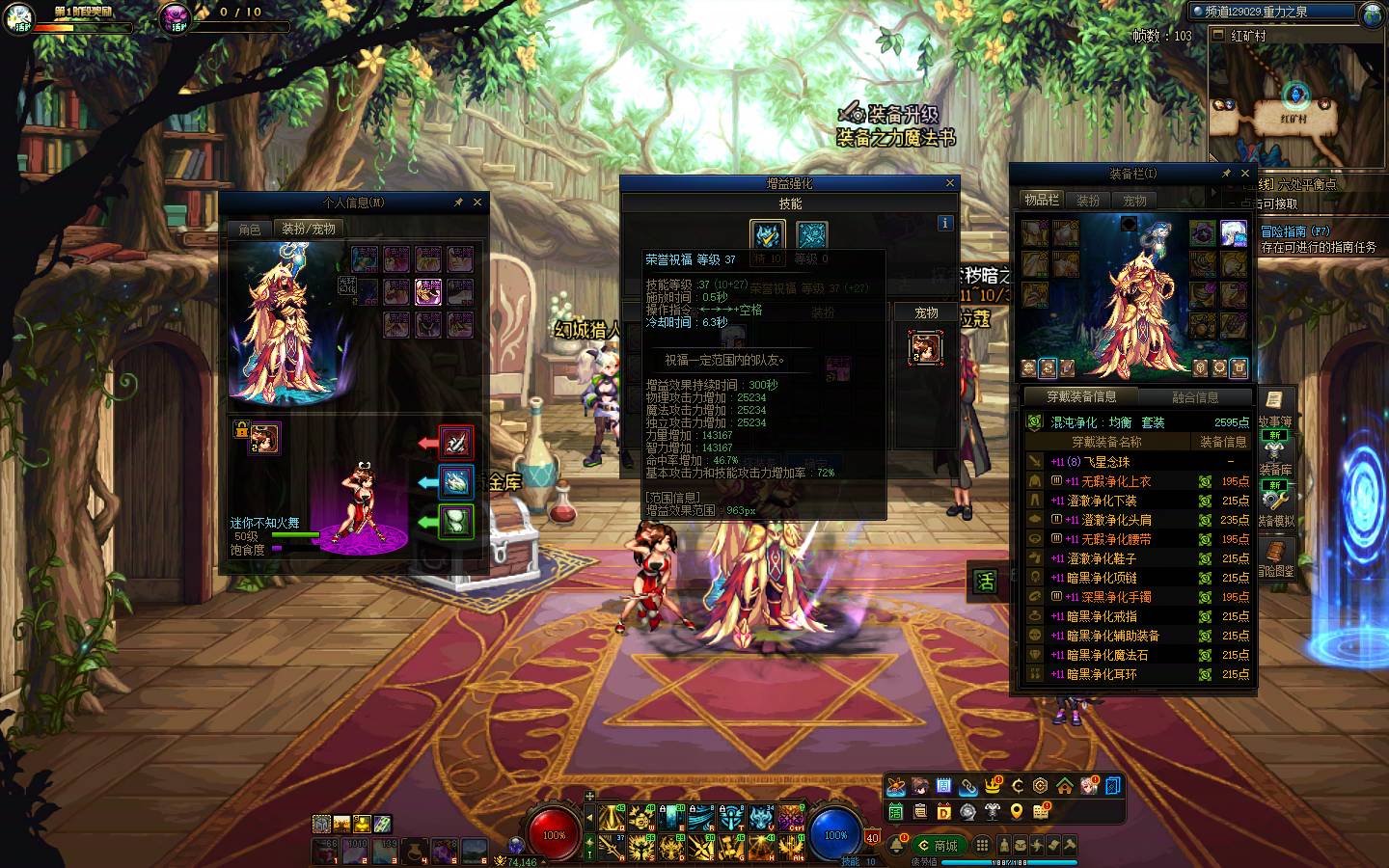Screen dimensions: 1389x868
Task: Open the nine-dot grid menu button
Action: coord(982,845)
